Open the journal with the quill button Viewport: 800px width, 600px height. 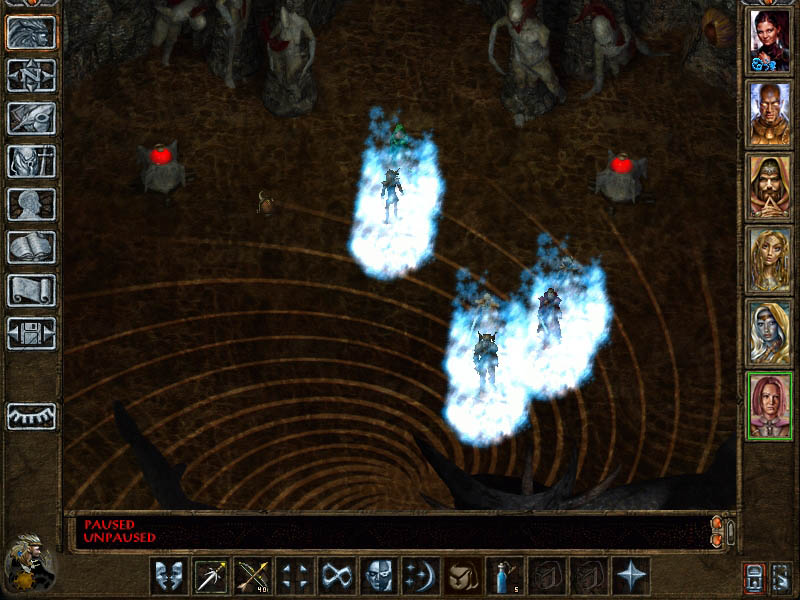click(x=31, y=118)
